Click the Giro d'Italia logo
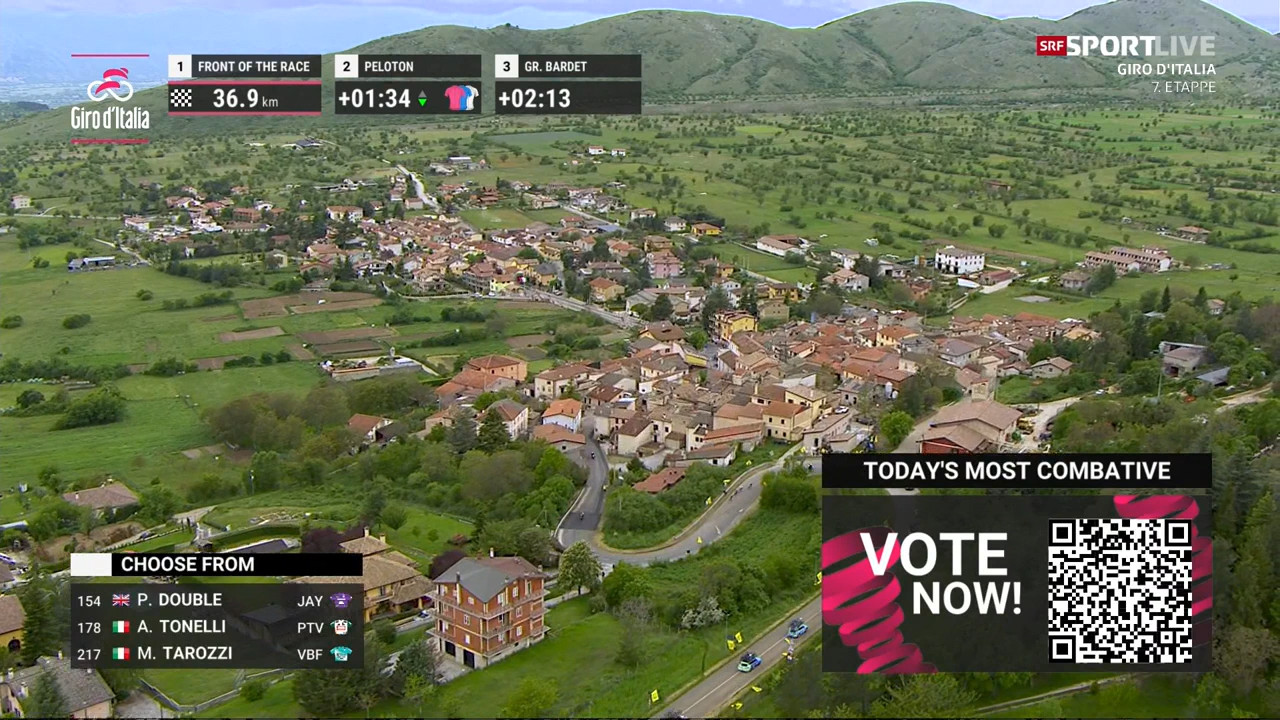Image resolution: width=1280 pixels, height=720 pixels. [x=110, y=100]
